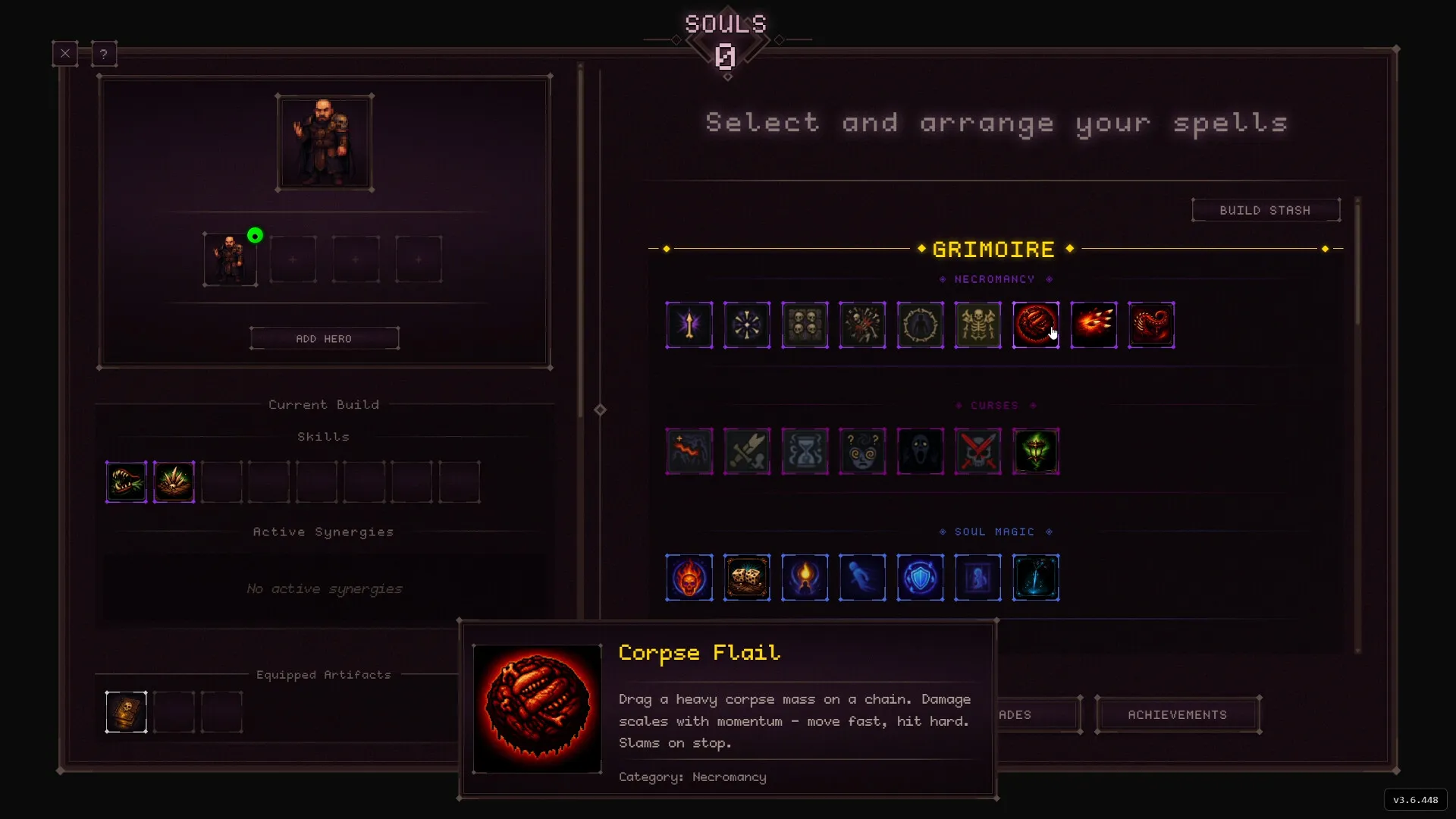Viewport: 1456px width, 819px height.
Task: Open the Build Stash
Action: [x=1265, y=210]
